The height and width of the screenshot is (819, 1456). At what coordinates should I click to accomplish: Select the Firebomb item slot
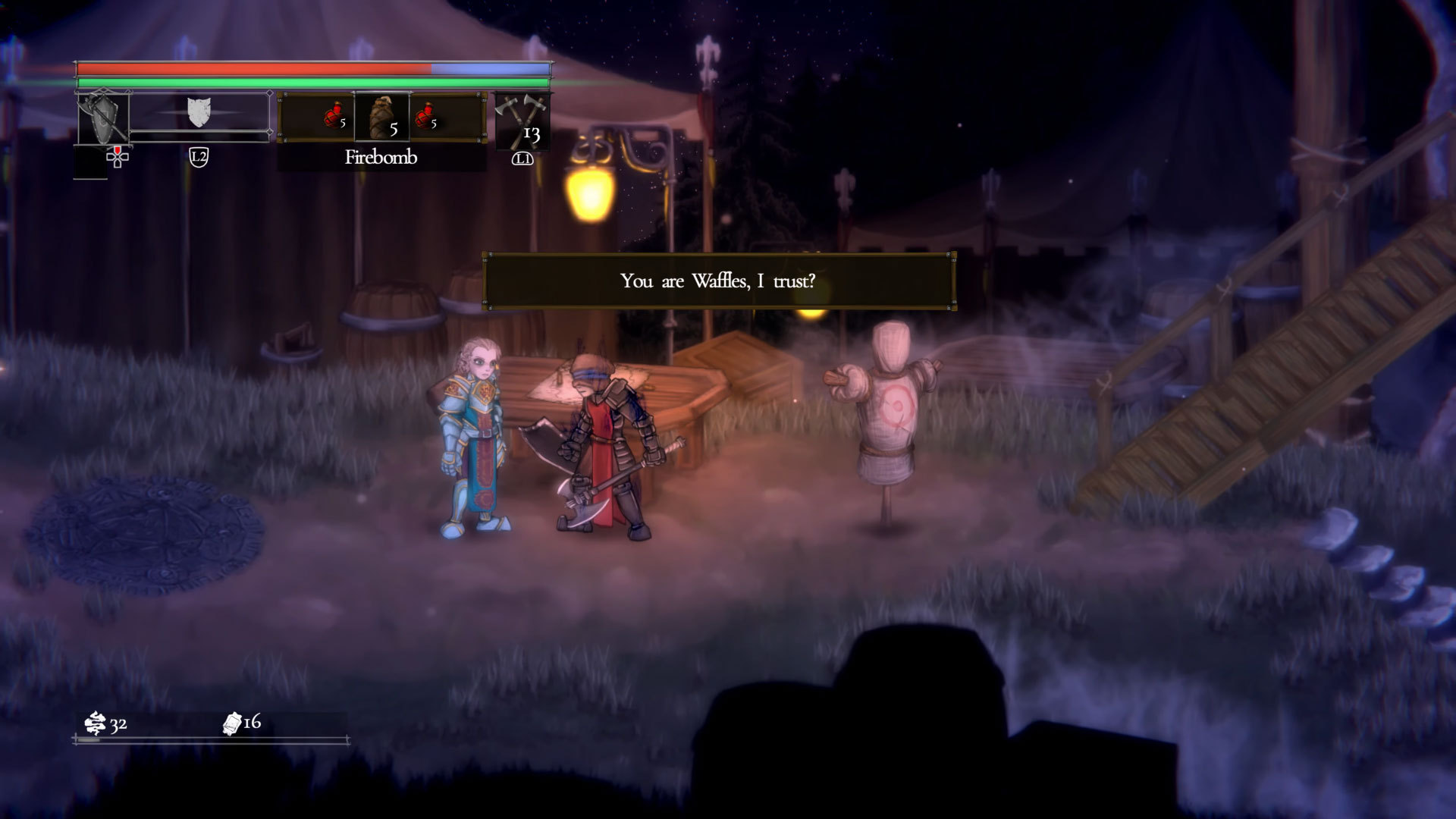381,118
